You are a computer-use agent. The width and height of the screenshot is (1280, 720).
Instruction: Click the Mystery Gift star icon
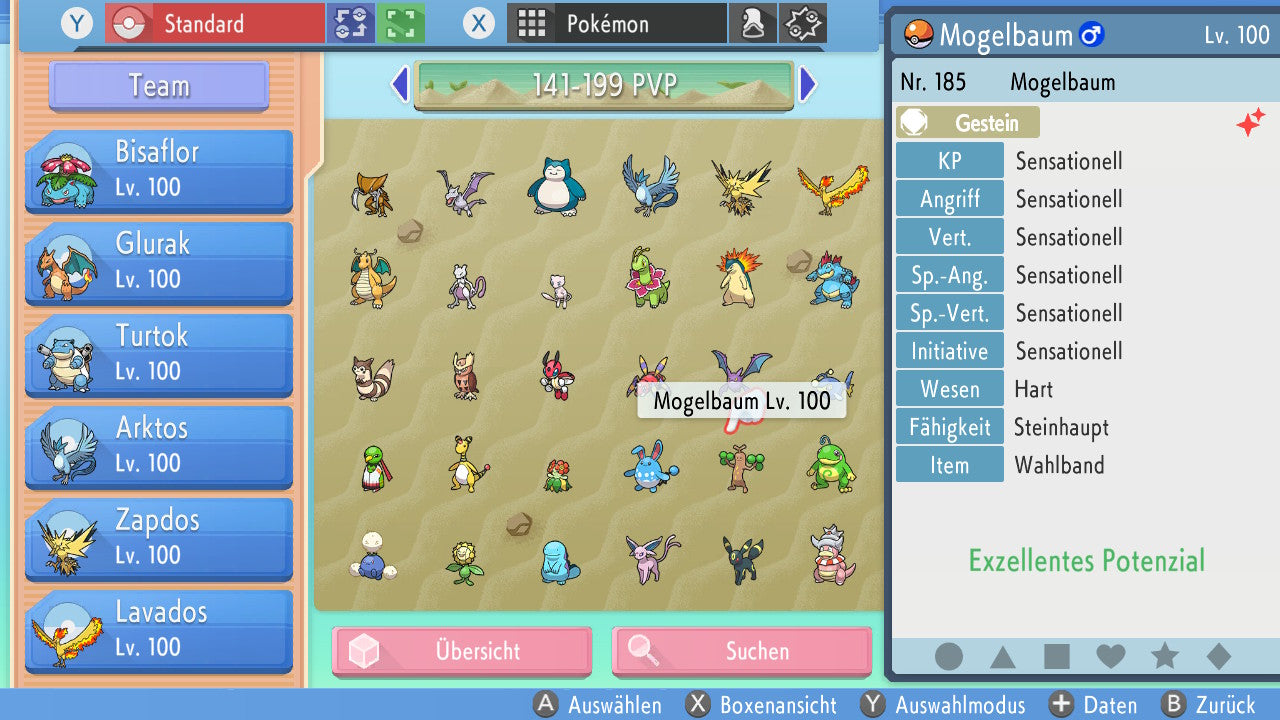(803, 22)
